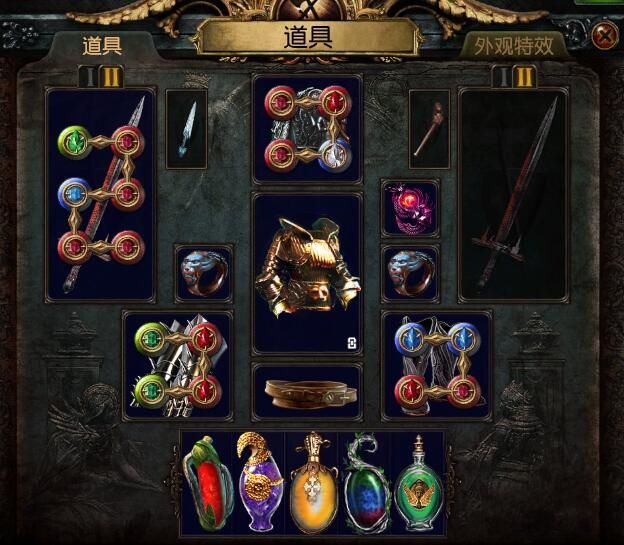Click the boots slot with blue and red sockets
This screenshot has height=545, width=624.
click(436, 365)
